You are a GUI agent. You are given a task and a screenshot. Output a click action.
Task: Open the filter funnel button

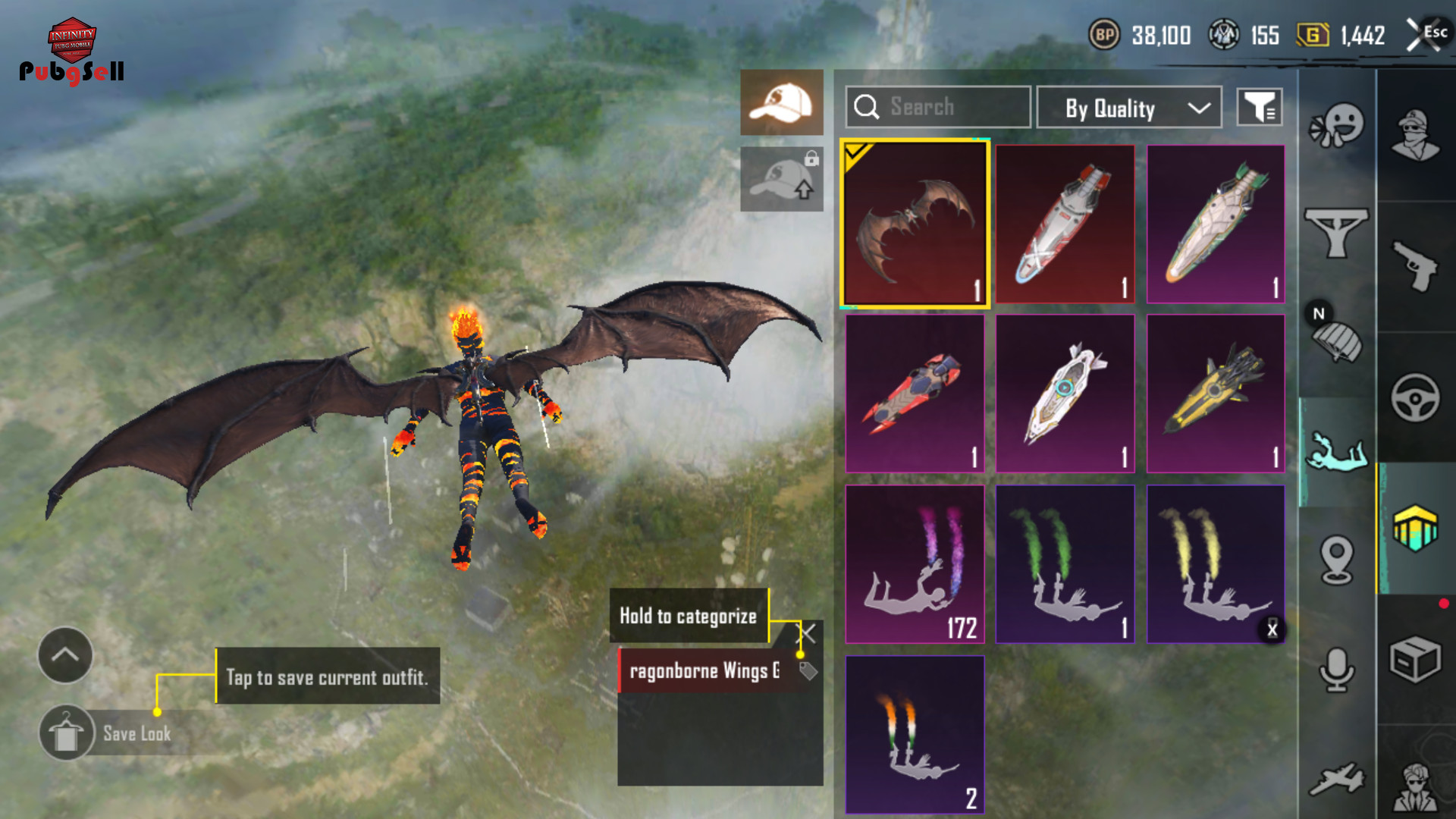[1259, 108]
